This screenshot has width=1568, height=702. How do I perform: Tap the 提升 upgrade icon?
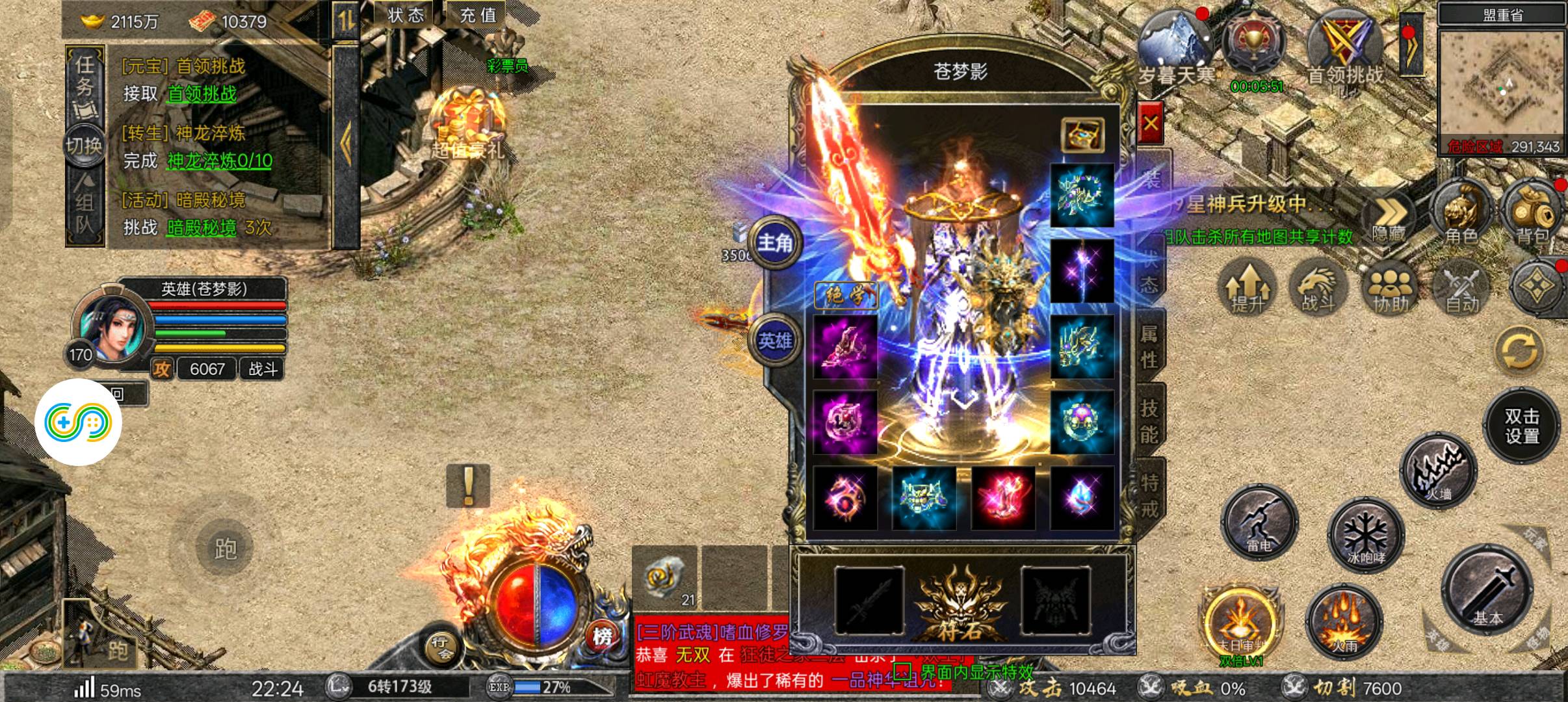click(1247, 287)
